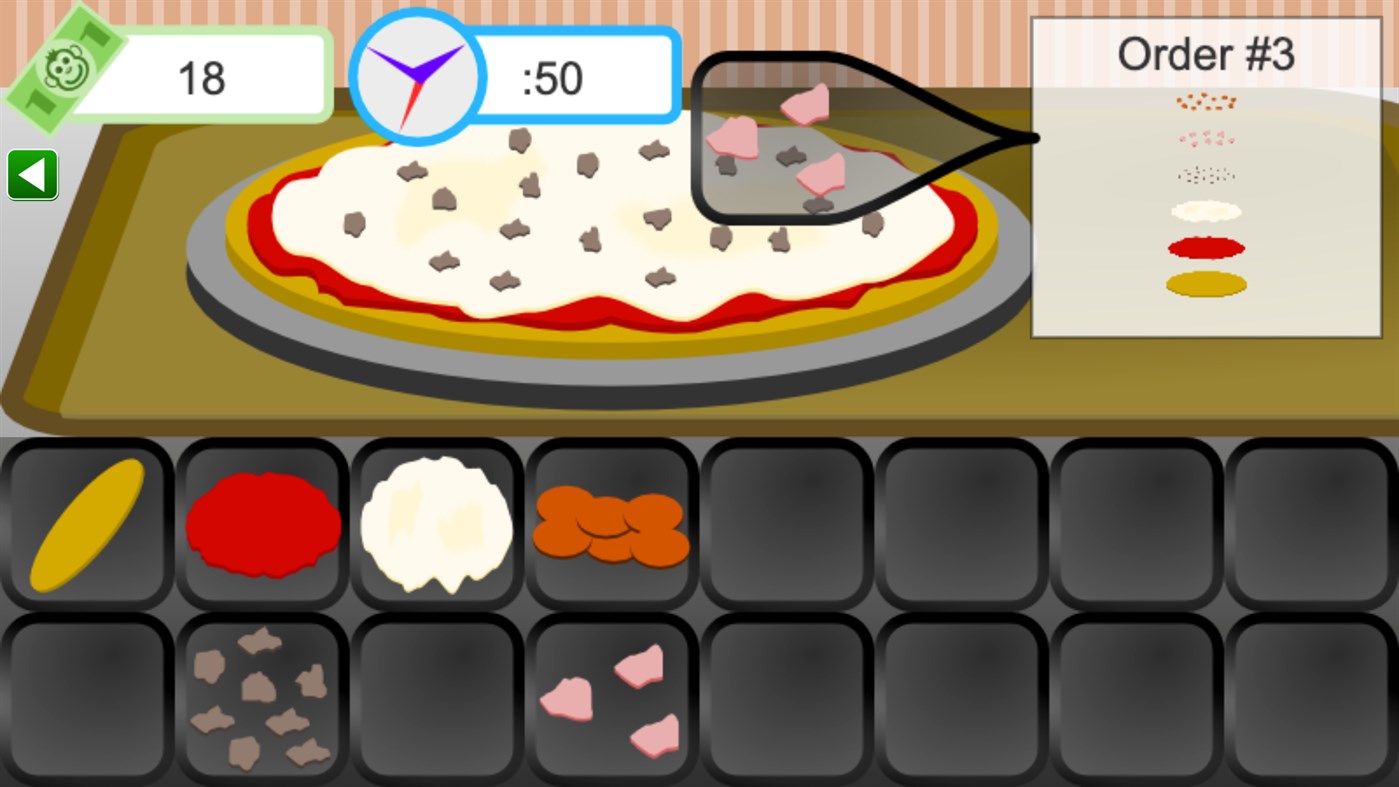1399x787 pixels.
Task: Click the money counter showing 18
Action: [200, 75]
